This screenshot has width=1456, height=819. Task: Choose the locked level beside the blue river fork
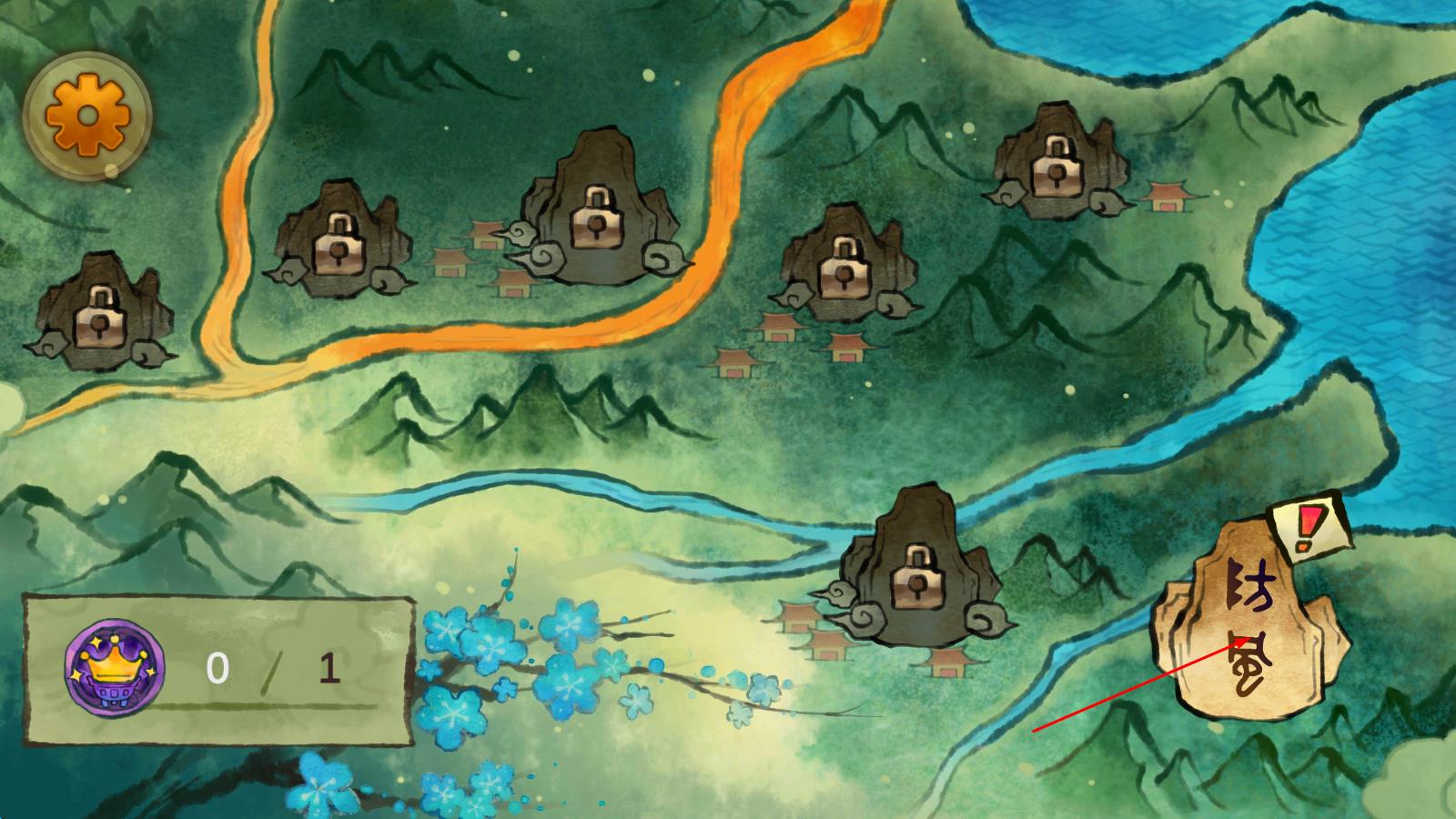[914, 575]
